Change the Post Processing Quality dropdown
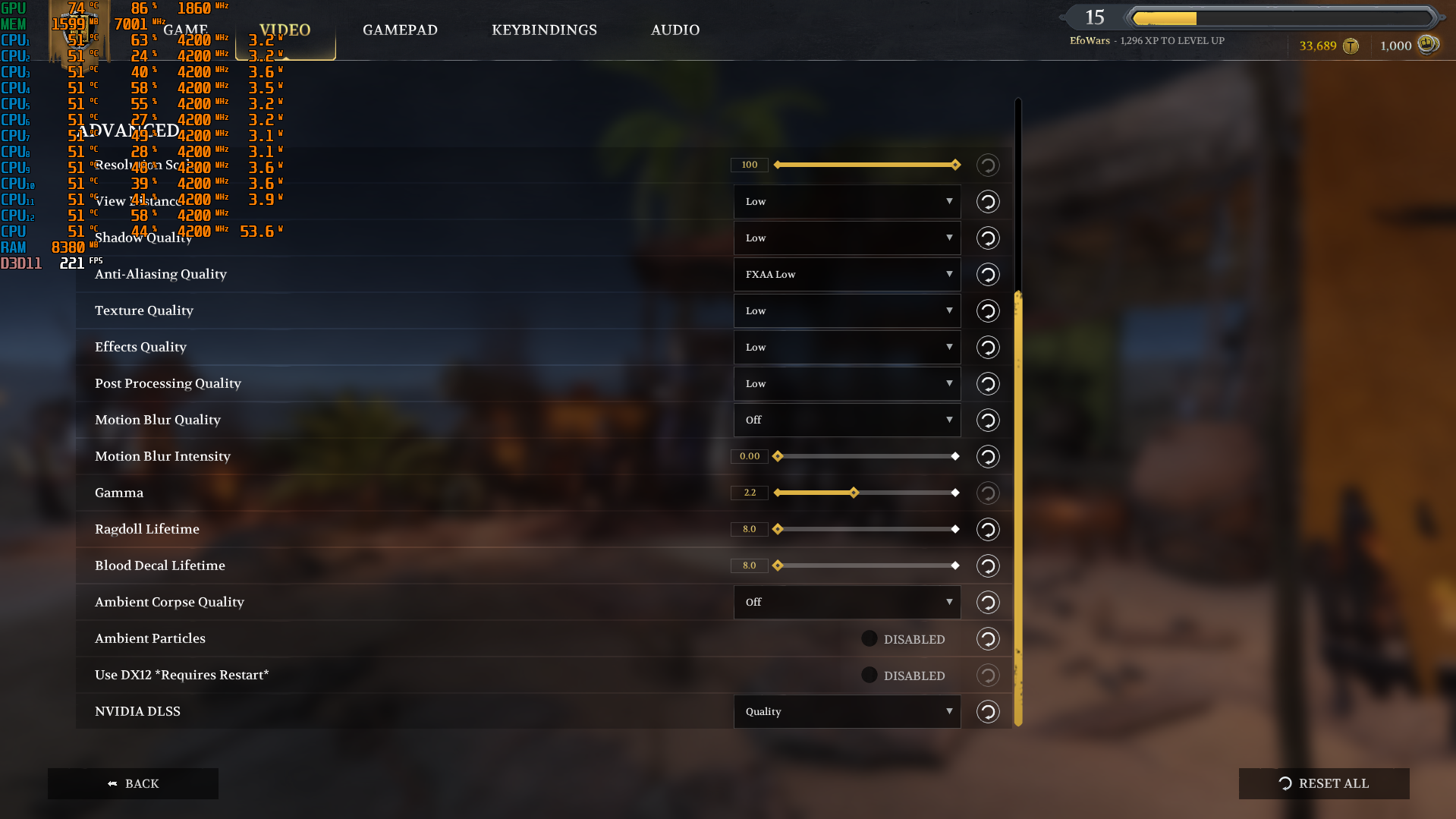Viewport: 1456px width, 819px height. (x=847, y=384)
